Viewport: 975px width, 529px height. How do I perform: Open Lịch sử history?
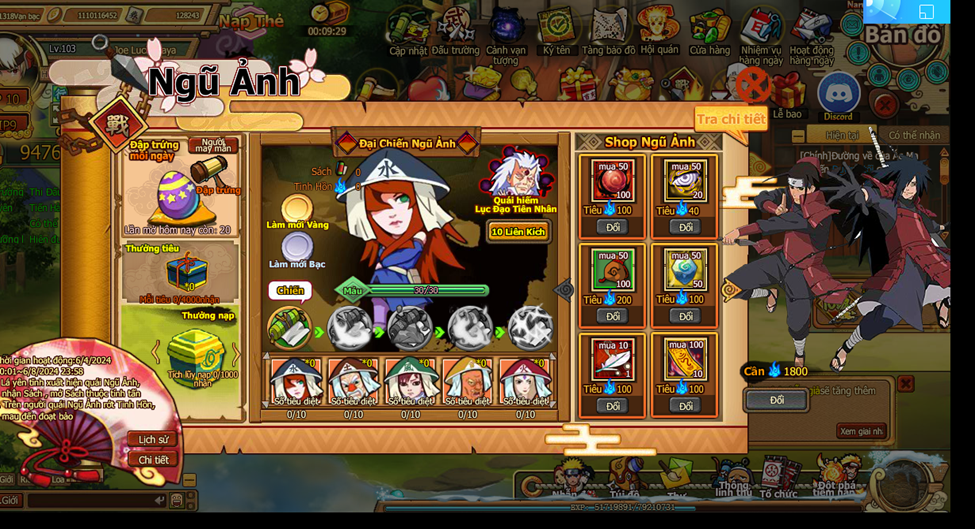[x=153, y=439]
